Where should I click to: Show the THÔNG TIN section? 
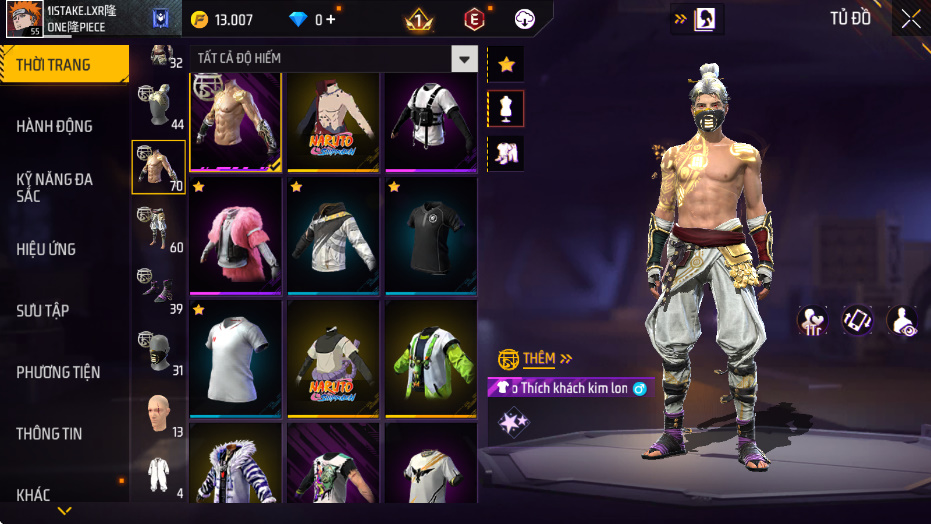tap(49, 434)
